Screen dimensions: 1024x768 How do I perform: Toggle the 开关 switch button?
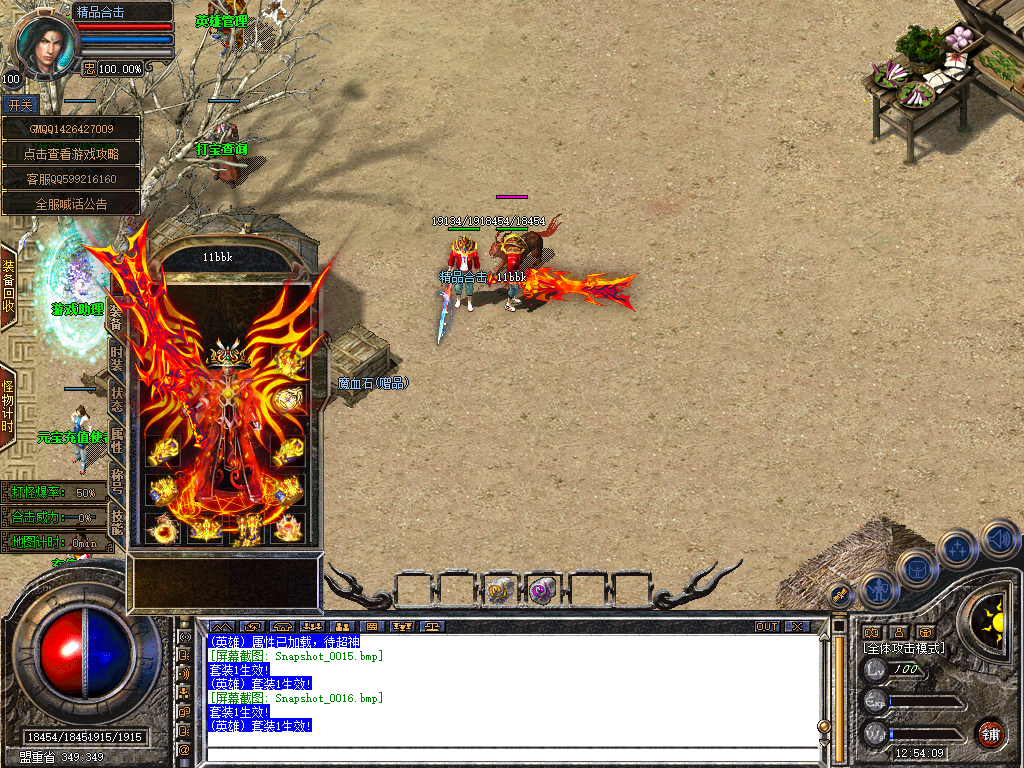pyautogui.click(x=20, y=105)
